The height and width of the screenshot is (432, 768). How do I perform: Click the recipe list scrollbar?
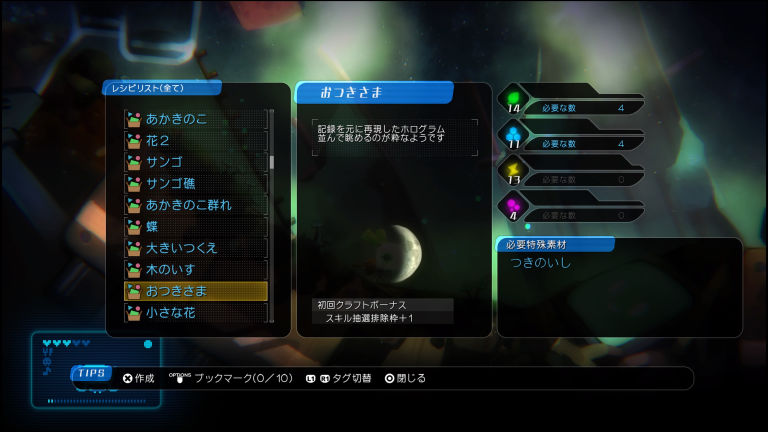272,162
